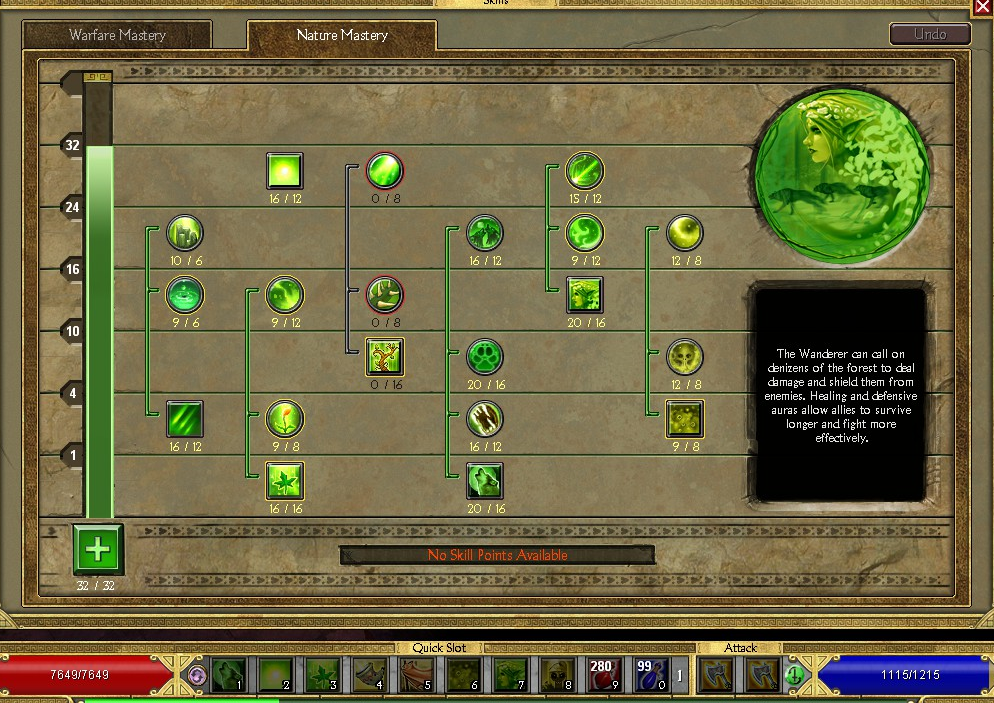Choose the paw print skill icon
This screenshot has height=703, width=994.
485,357
